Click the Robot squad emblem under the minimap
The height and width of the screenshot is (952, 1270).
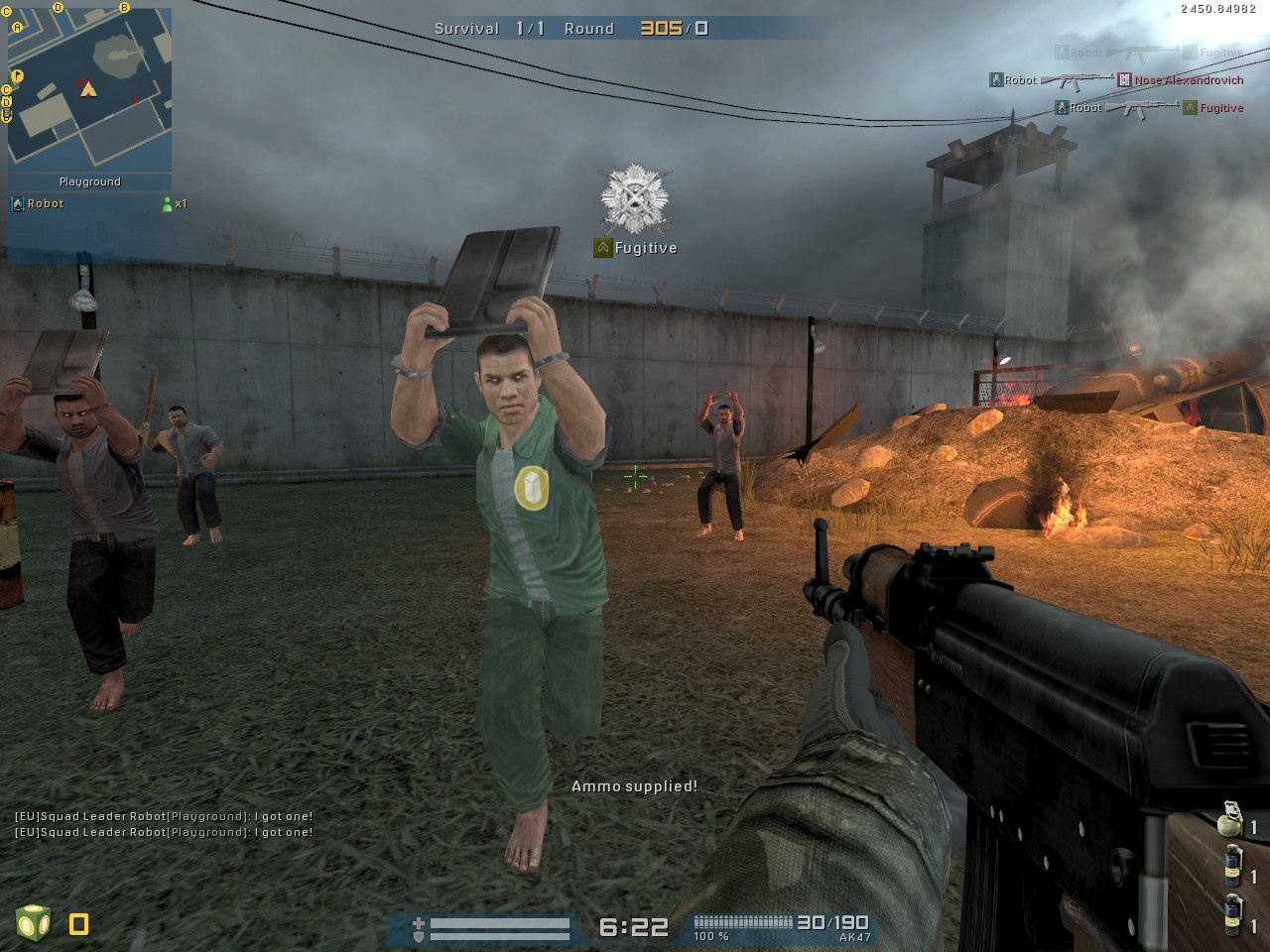[x=17, y=203]
